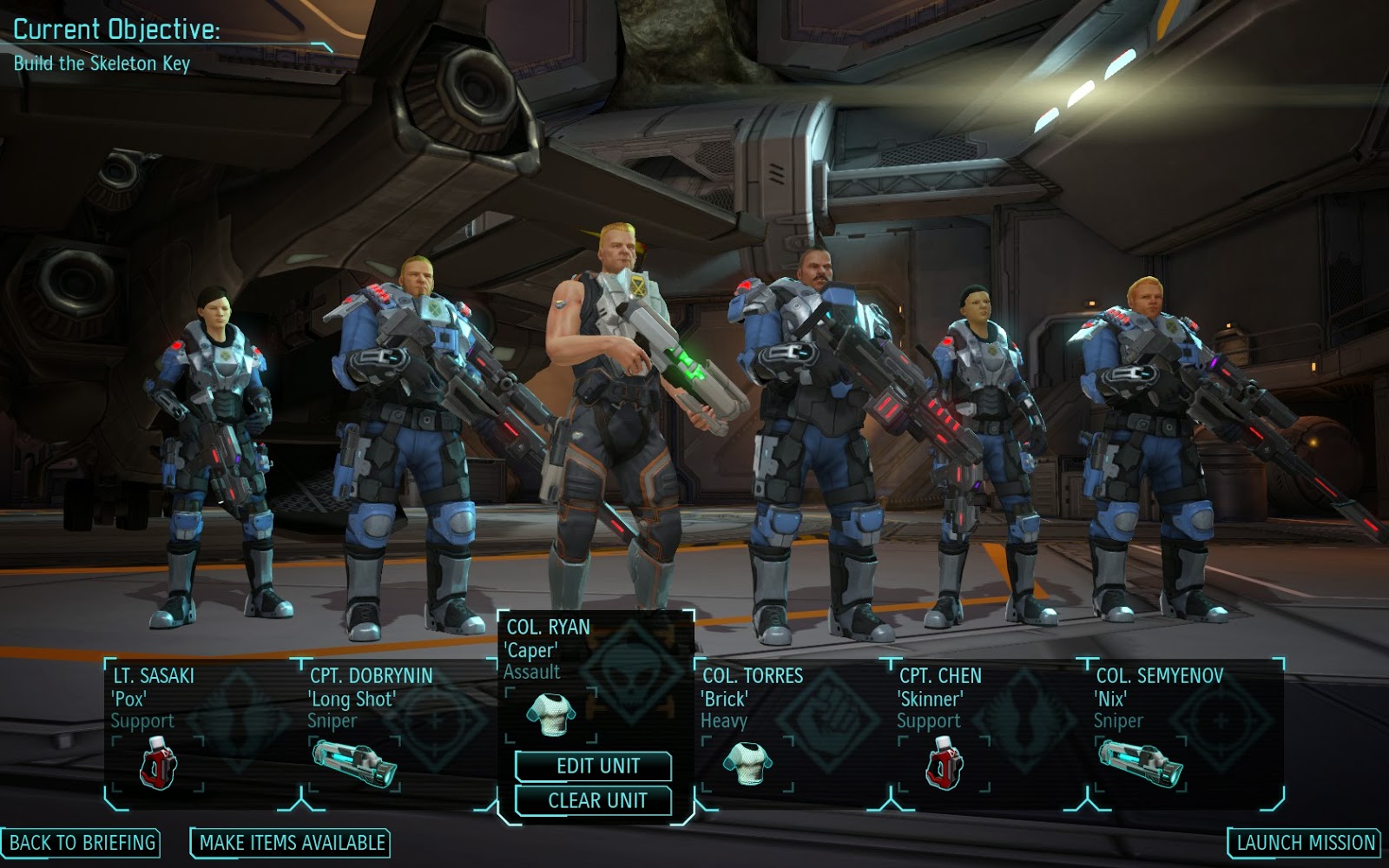The height and width of the screenshot is (868, 1389).
Task: Click Sasaki's red medikit item slot
Action: pyautogui.click(x=158, y=765)
